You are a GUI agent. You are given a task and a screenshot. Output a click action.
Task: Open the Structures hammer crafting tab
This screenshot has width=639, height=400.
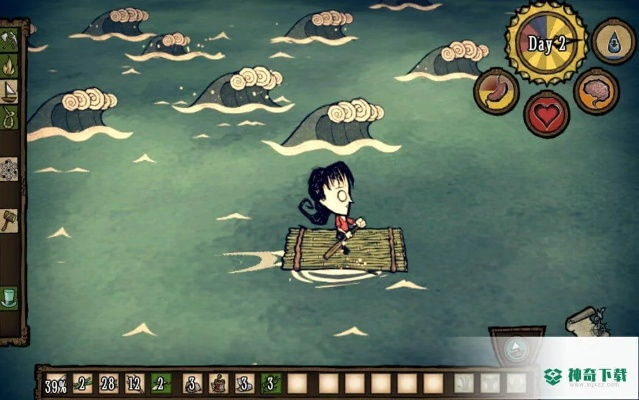coord(9,219)
